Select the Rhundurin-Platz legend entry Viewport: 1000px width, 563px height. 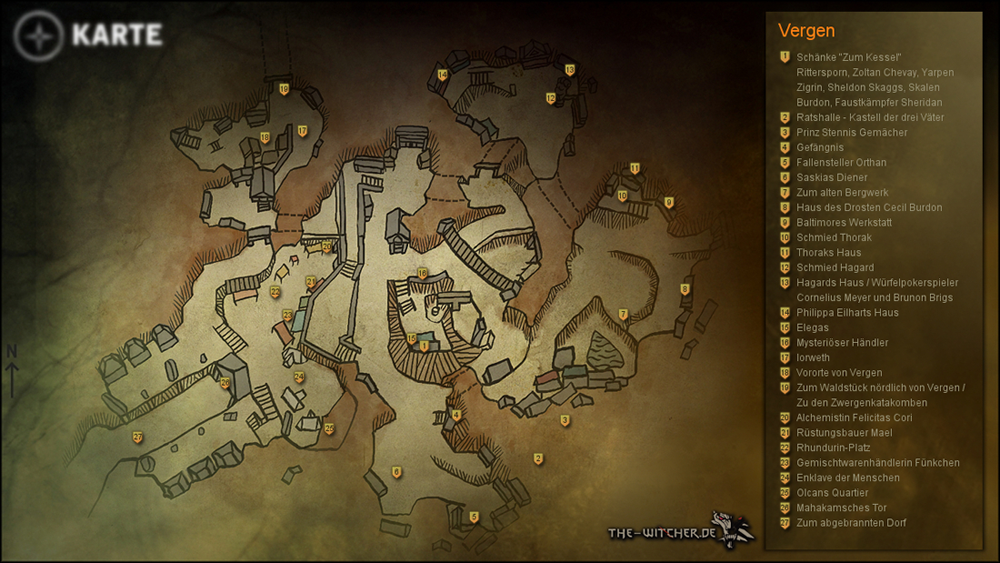(833, 448)
